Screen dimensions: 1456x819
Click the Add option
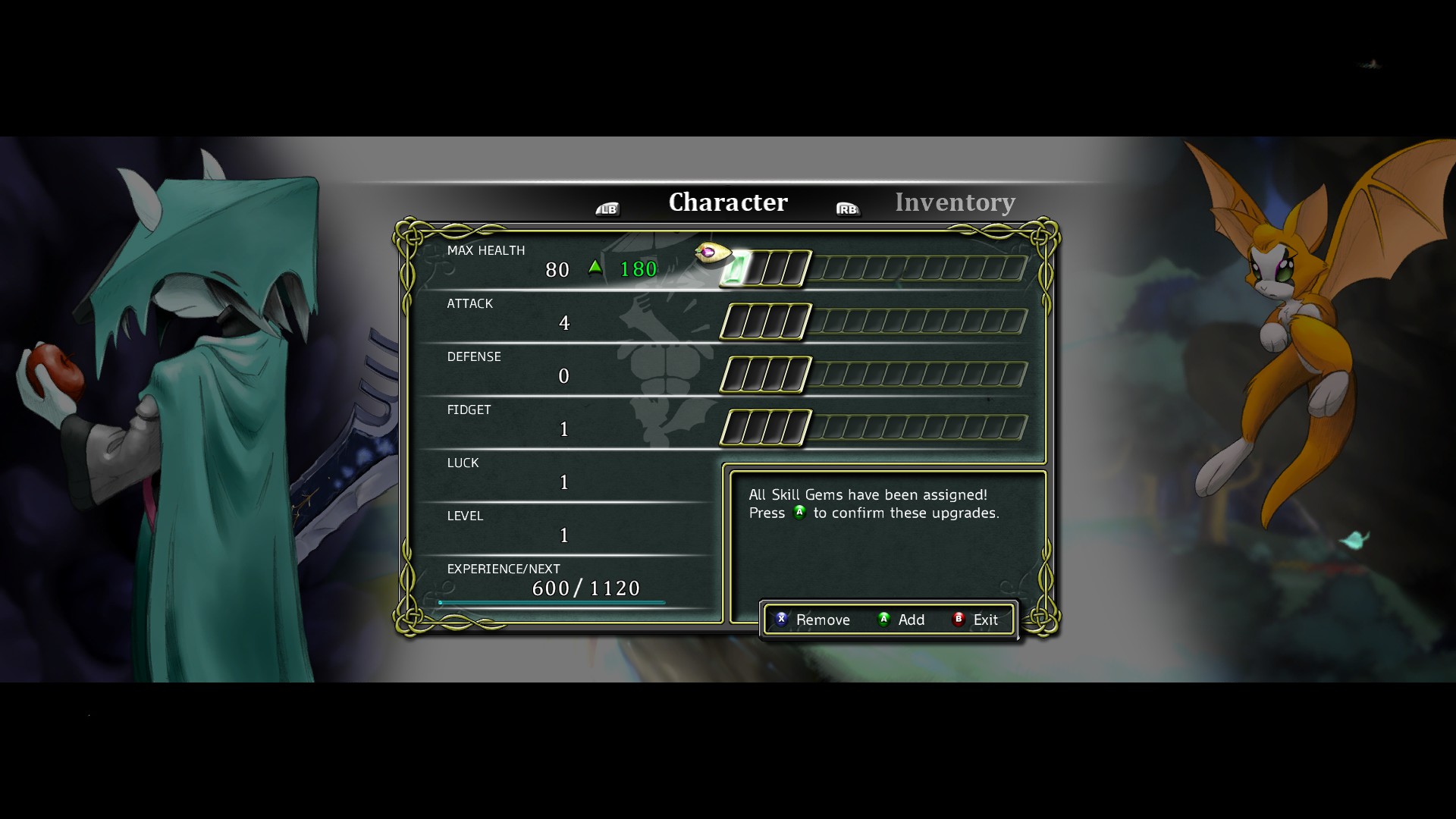click(902, 620)
